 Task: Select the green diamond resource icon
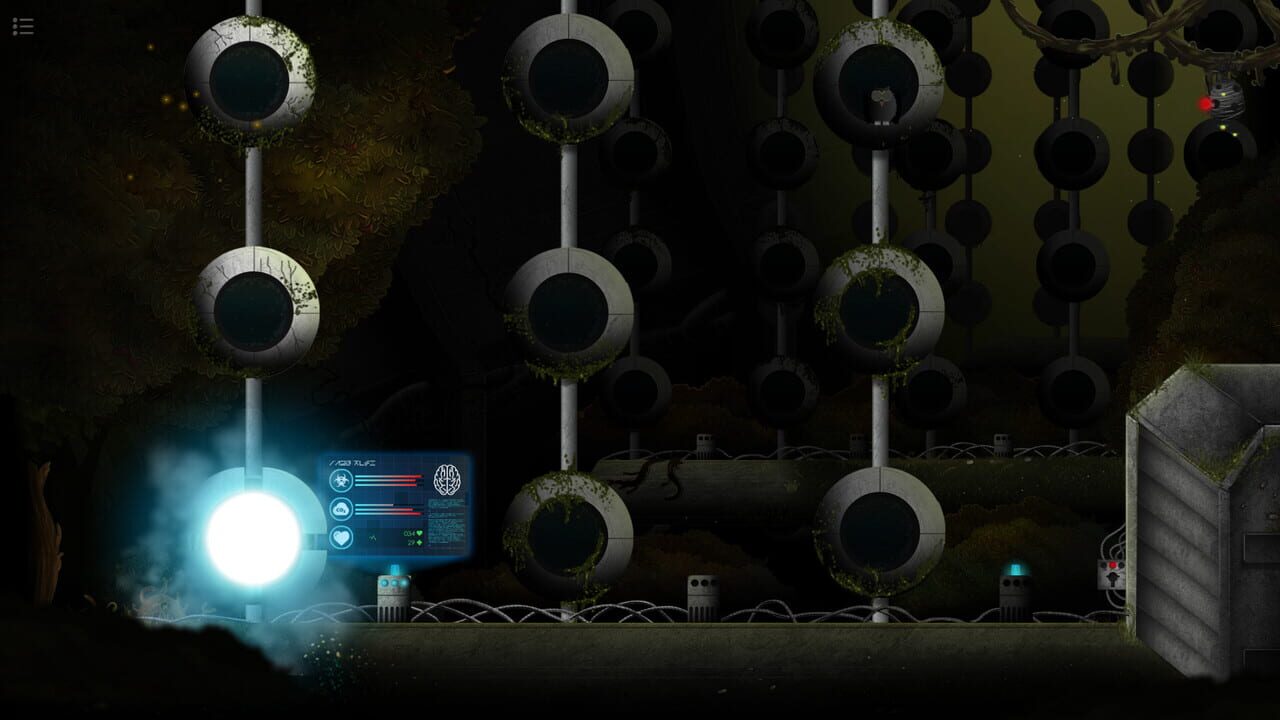(419, 543)
